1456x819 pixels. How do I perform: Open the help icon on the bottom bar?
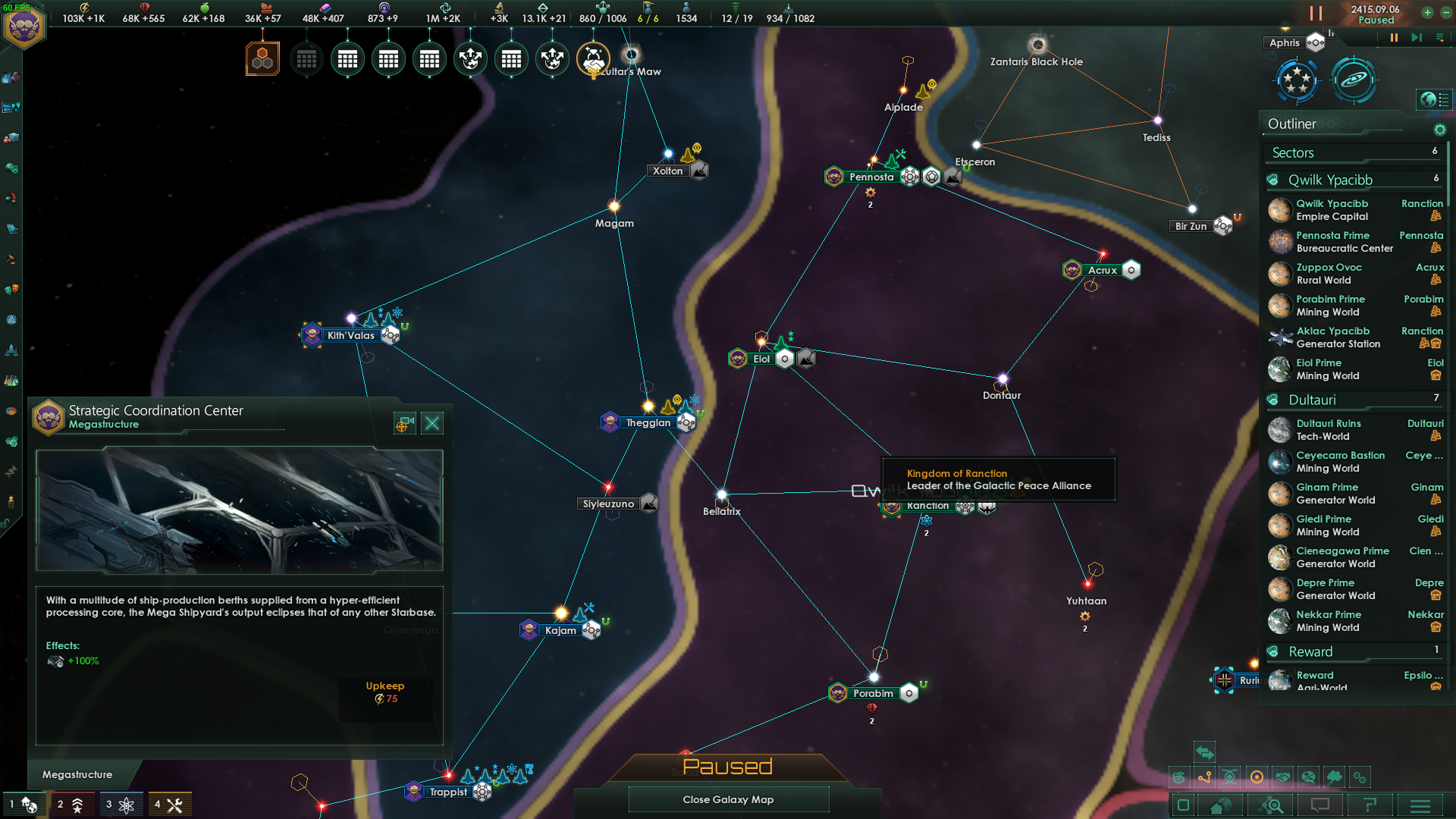(1370, 805)
